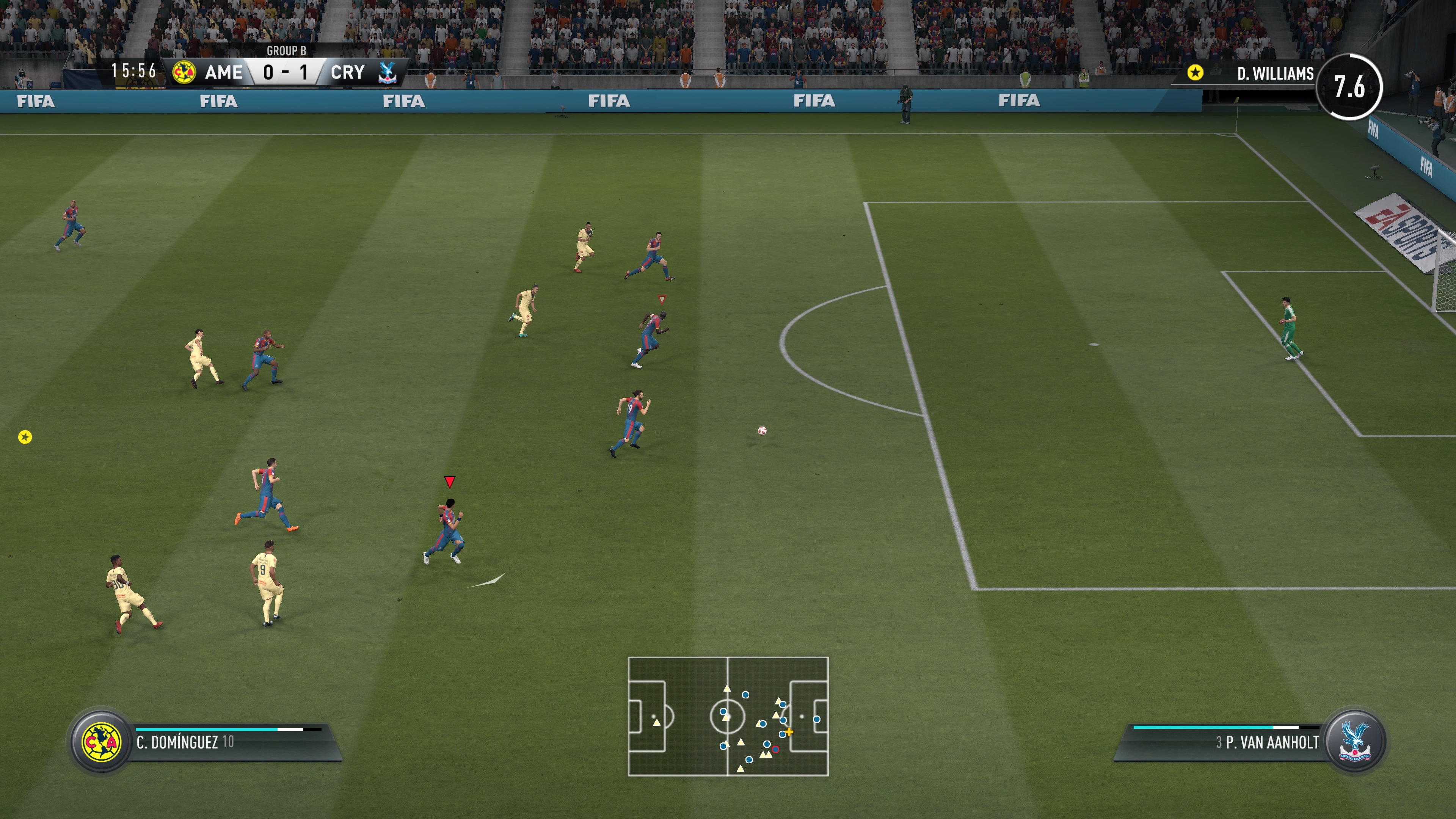Click the Crystal Palace crest beside P. Van Aanholt
Image resolution: width=1456 pixels, height=819 pixels.
(1354, 742)
